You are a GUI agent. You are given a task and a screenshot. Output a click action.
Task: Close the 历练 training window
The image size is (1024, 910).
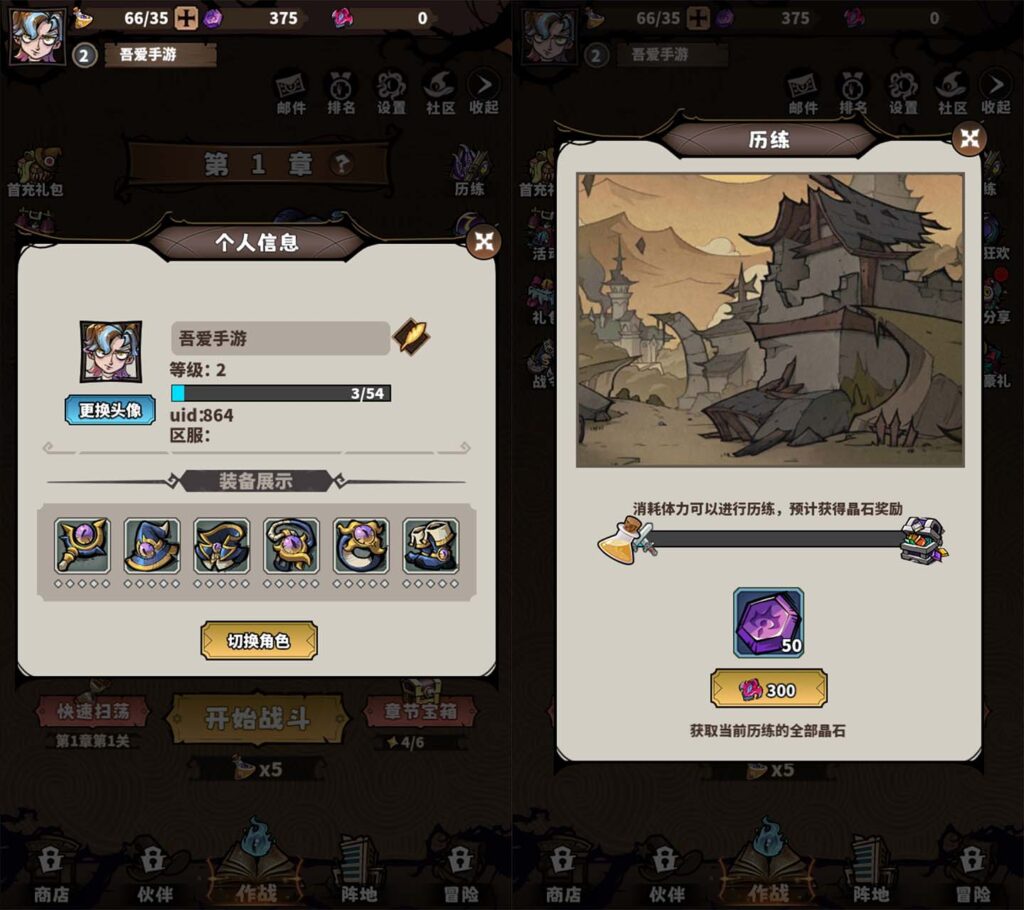[x=969, y=139]
